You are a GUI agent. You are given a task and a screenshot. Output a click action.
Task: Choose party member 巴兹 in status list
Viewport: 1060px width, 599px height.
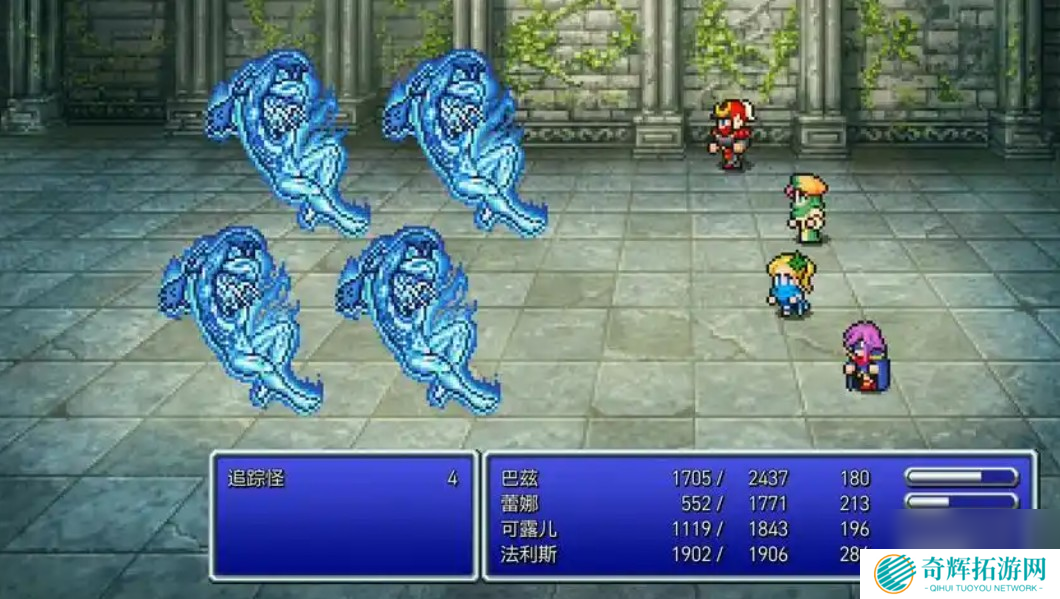[520, 479]
